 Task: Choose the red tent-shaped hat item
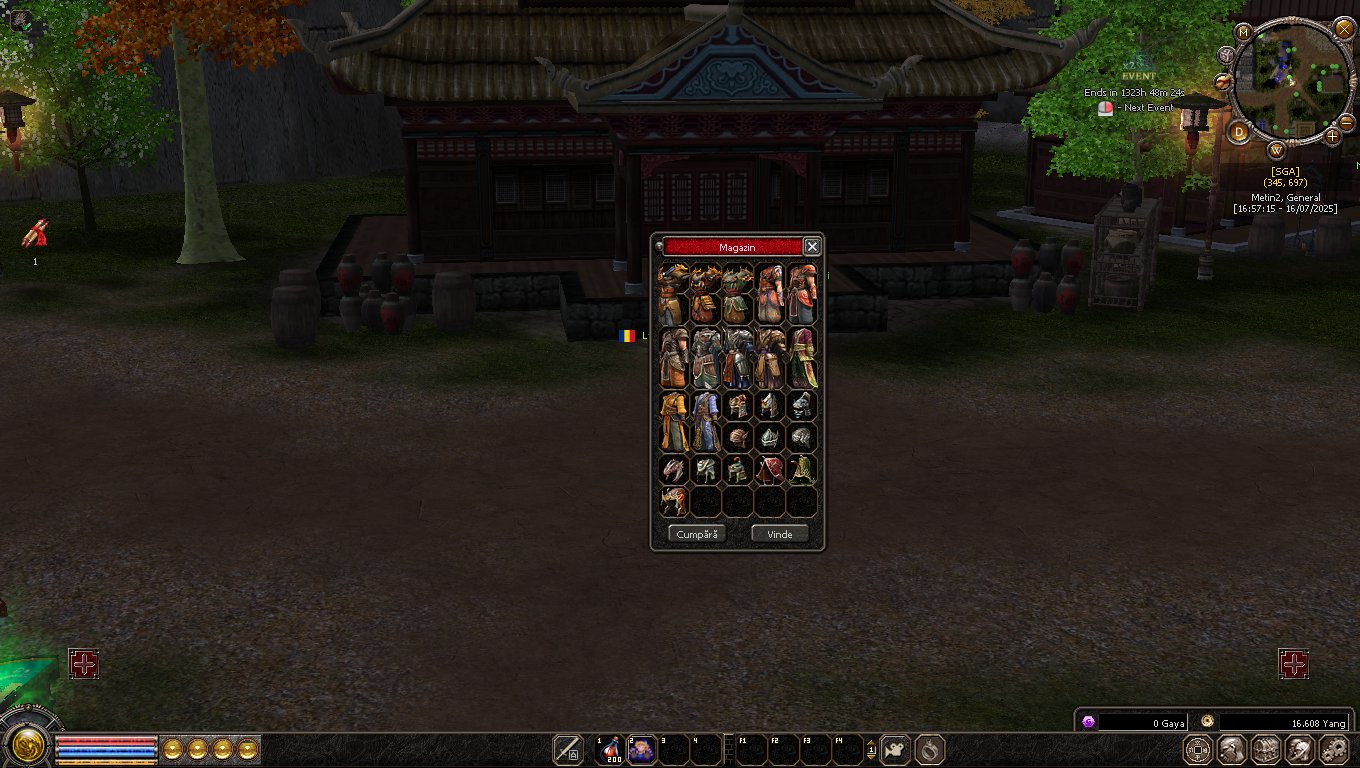click(770, 469)
